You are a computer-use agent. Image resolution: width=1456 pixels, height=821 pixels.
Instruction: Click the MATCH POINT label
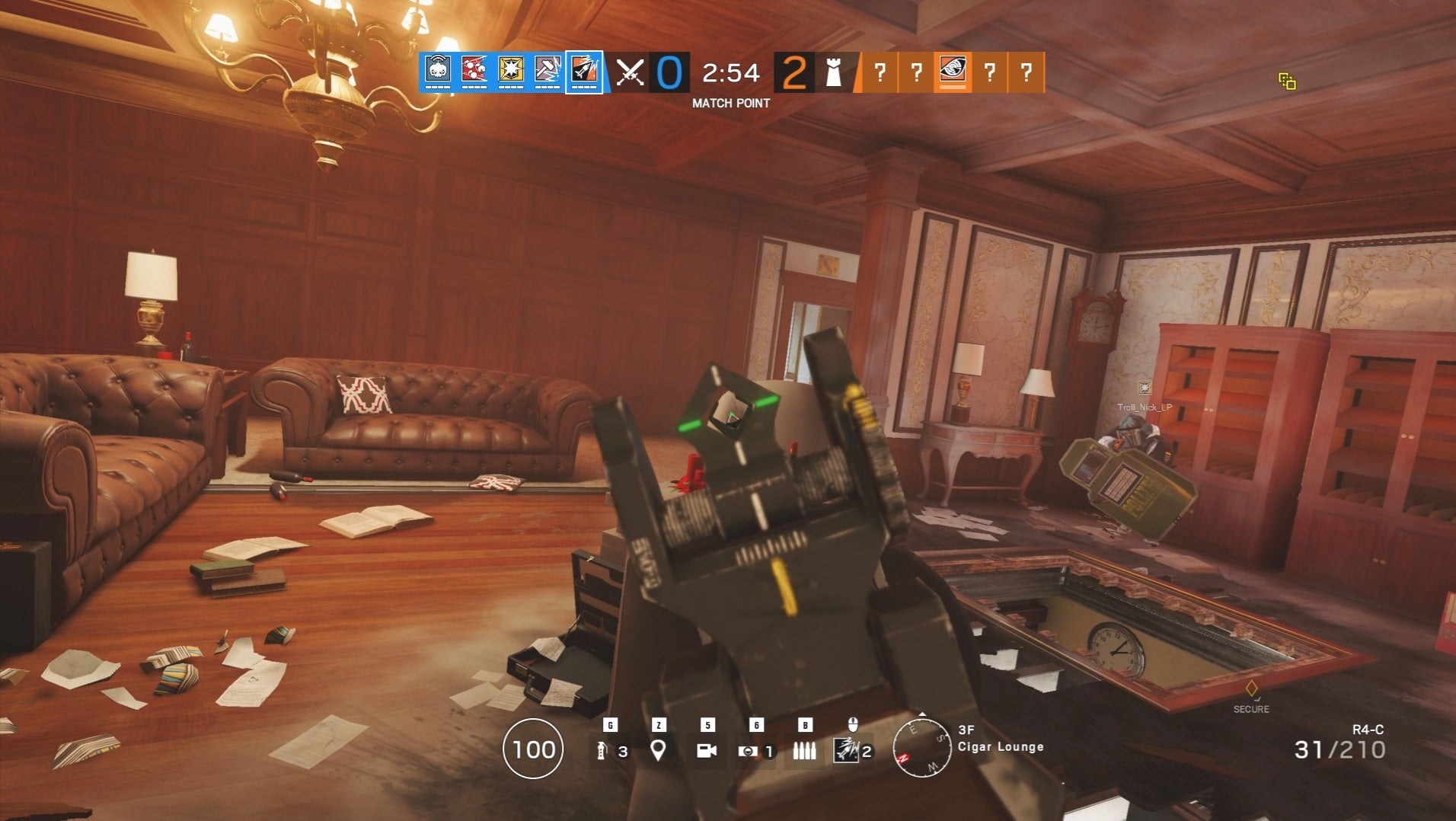[x=730, y=102]
